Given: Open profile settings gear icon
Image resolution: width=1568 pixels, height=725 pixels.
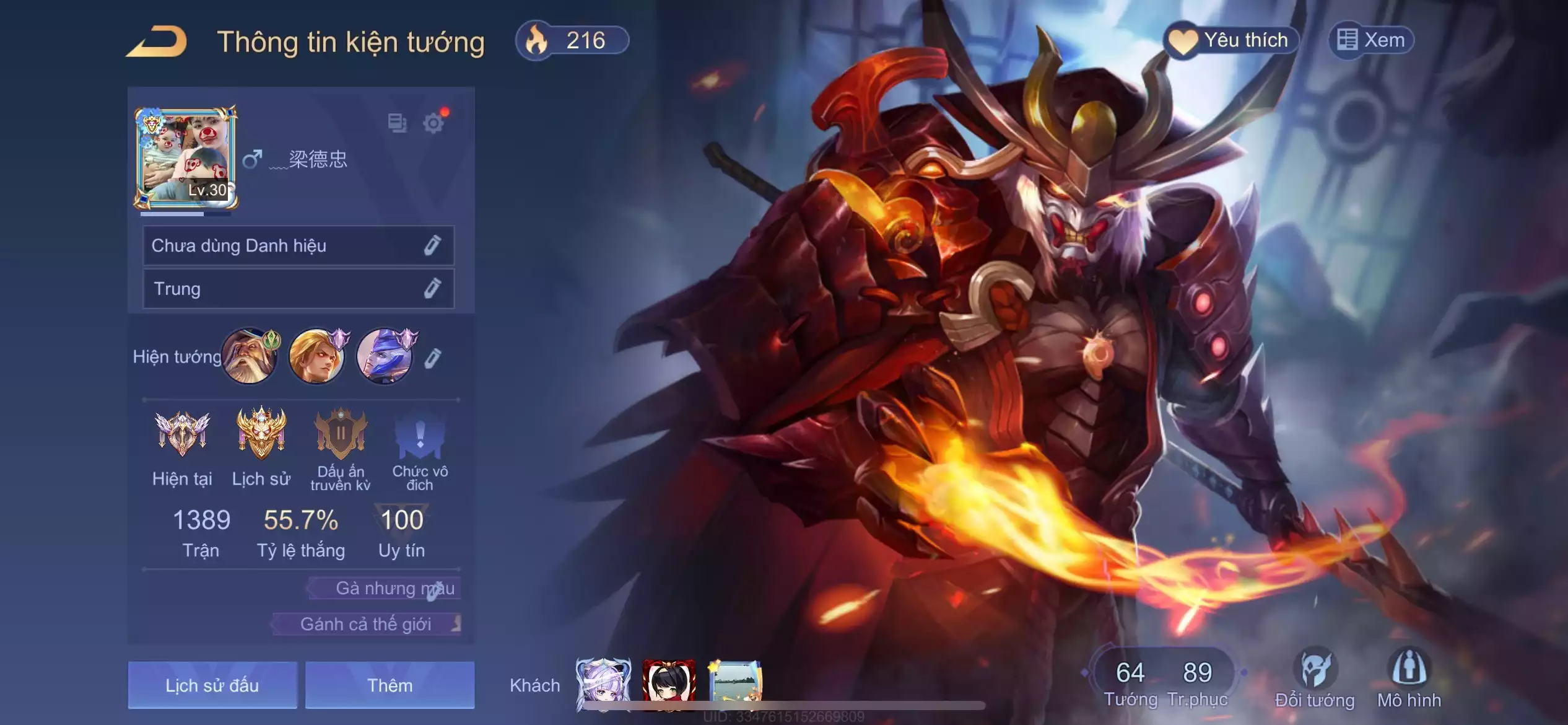Looking at the screenshot, I should (x=433, y=123).
